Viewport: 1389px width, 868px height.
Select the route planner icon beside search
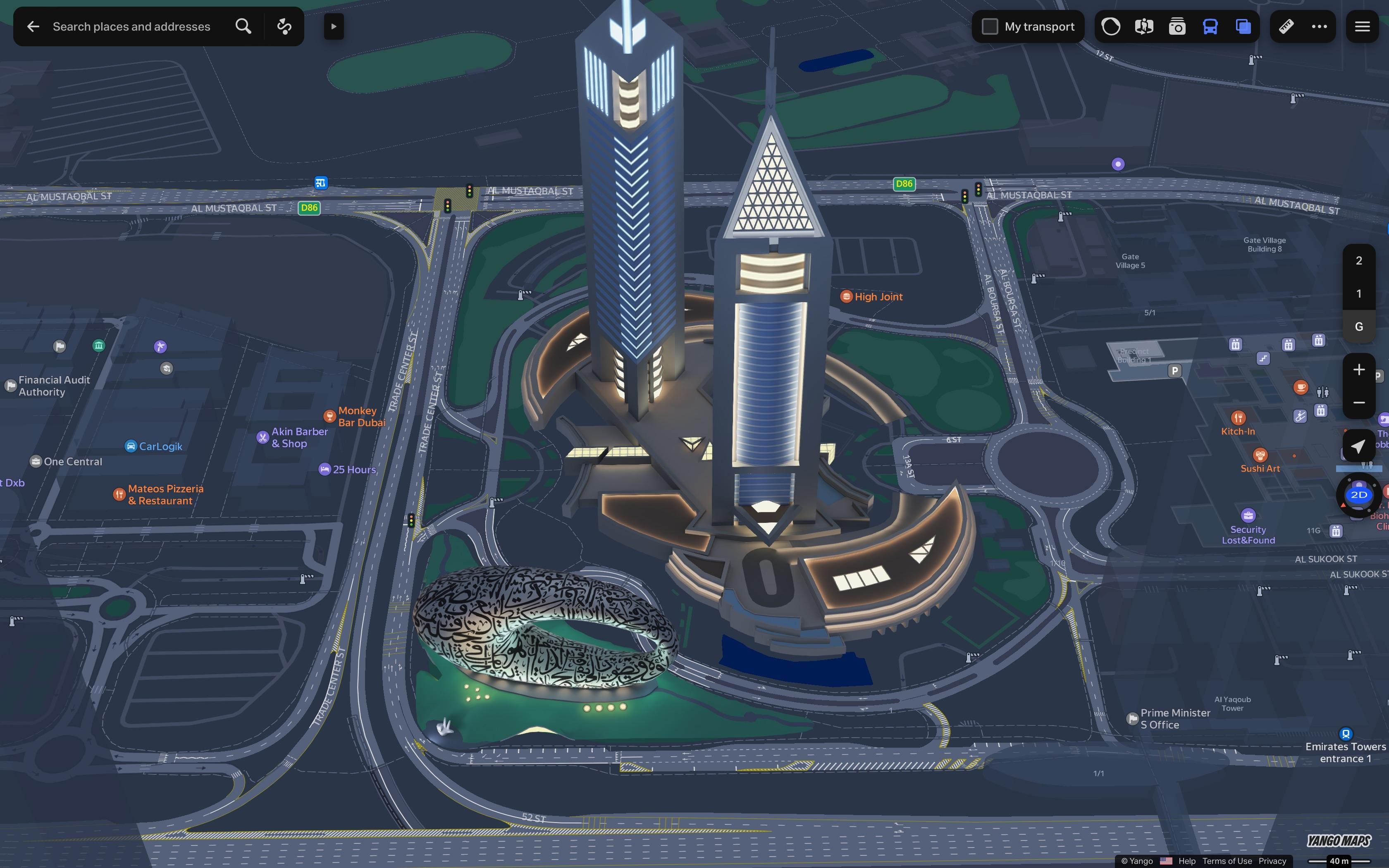[x=284, y=26]
